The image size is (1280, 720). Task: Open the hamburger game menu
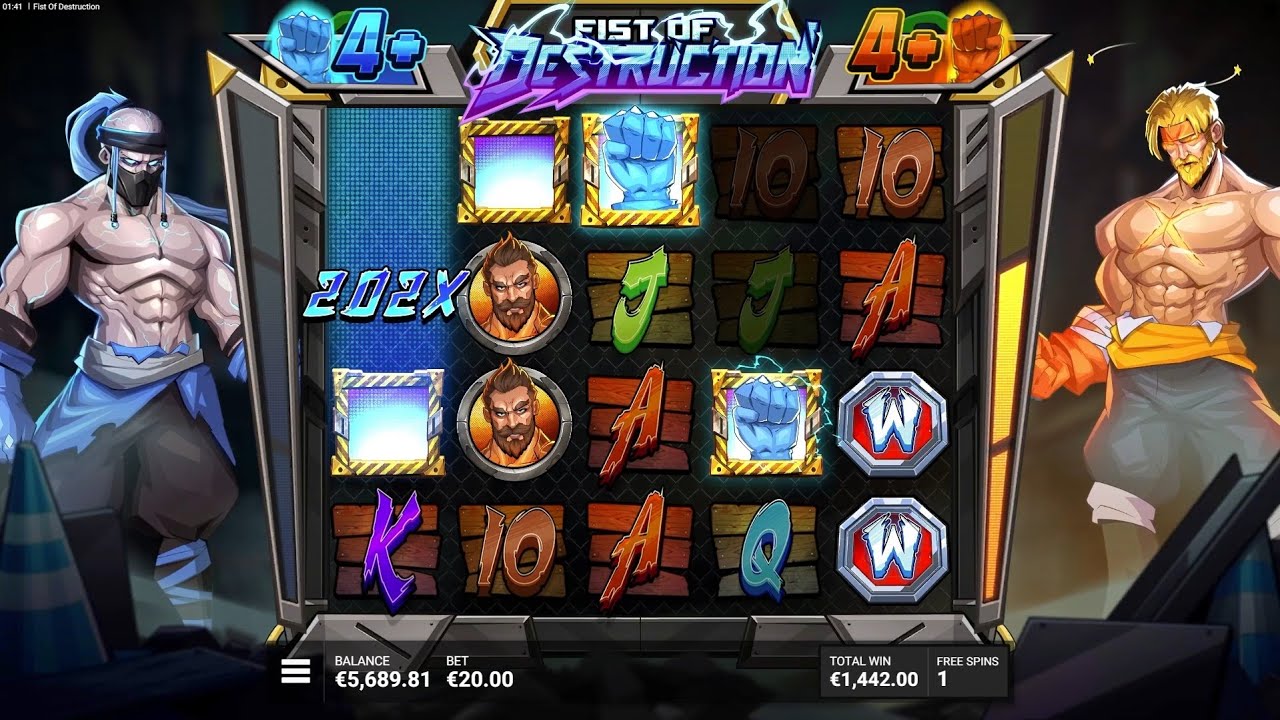[296, 672]
